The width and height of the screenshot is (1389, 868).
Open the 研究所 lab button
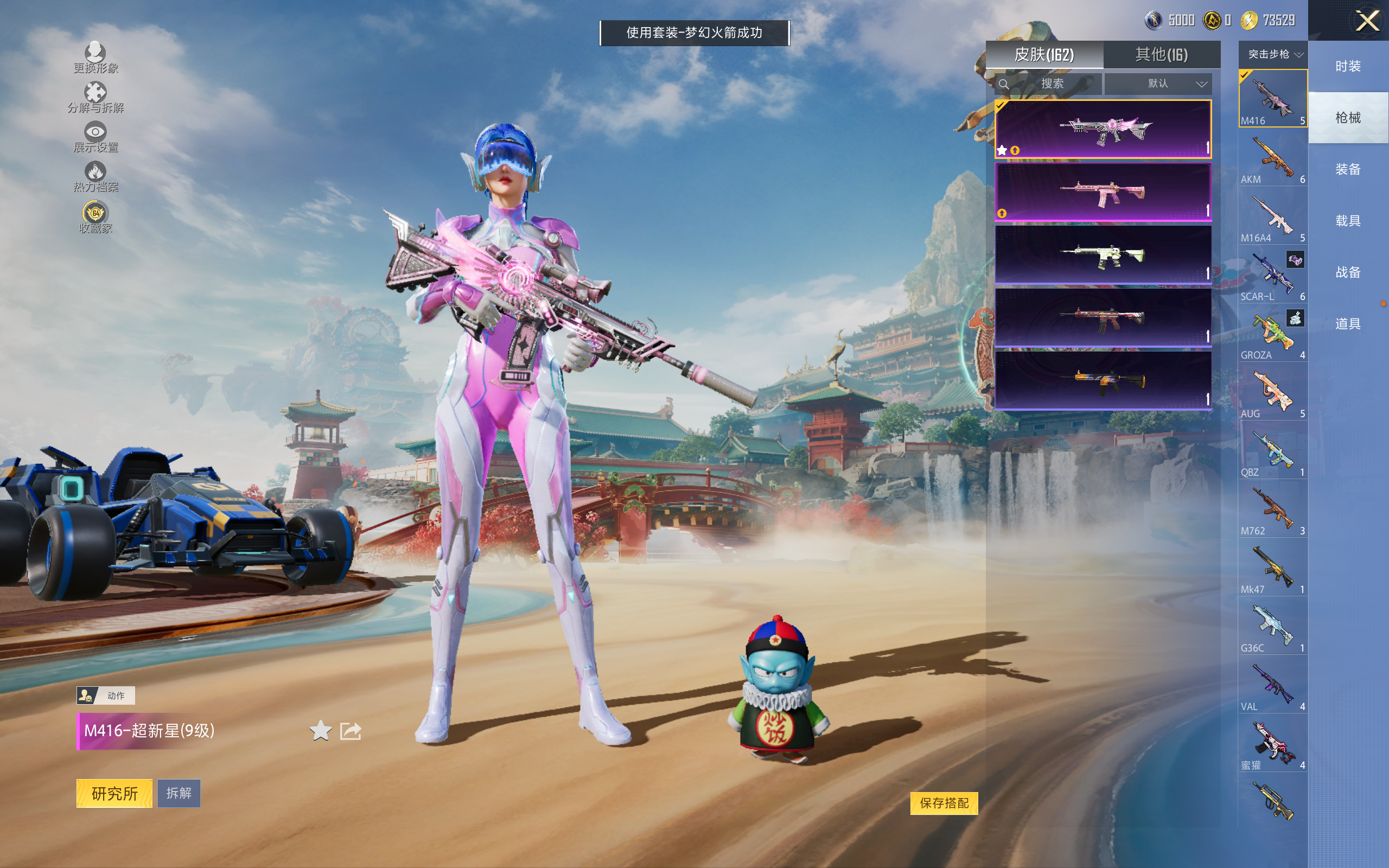(114, 793)
